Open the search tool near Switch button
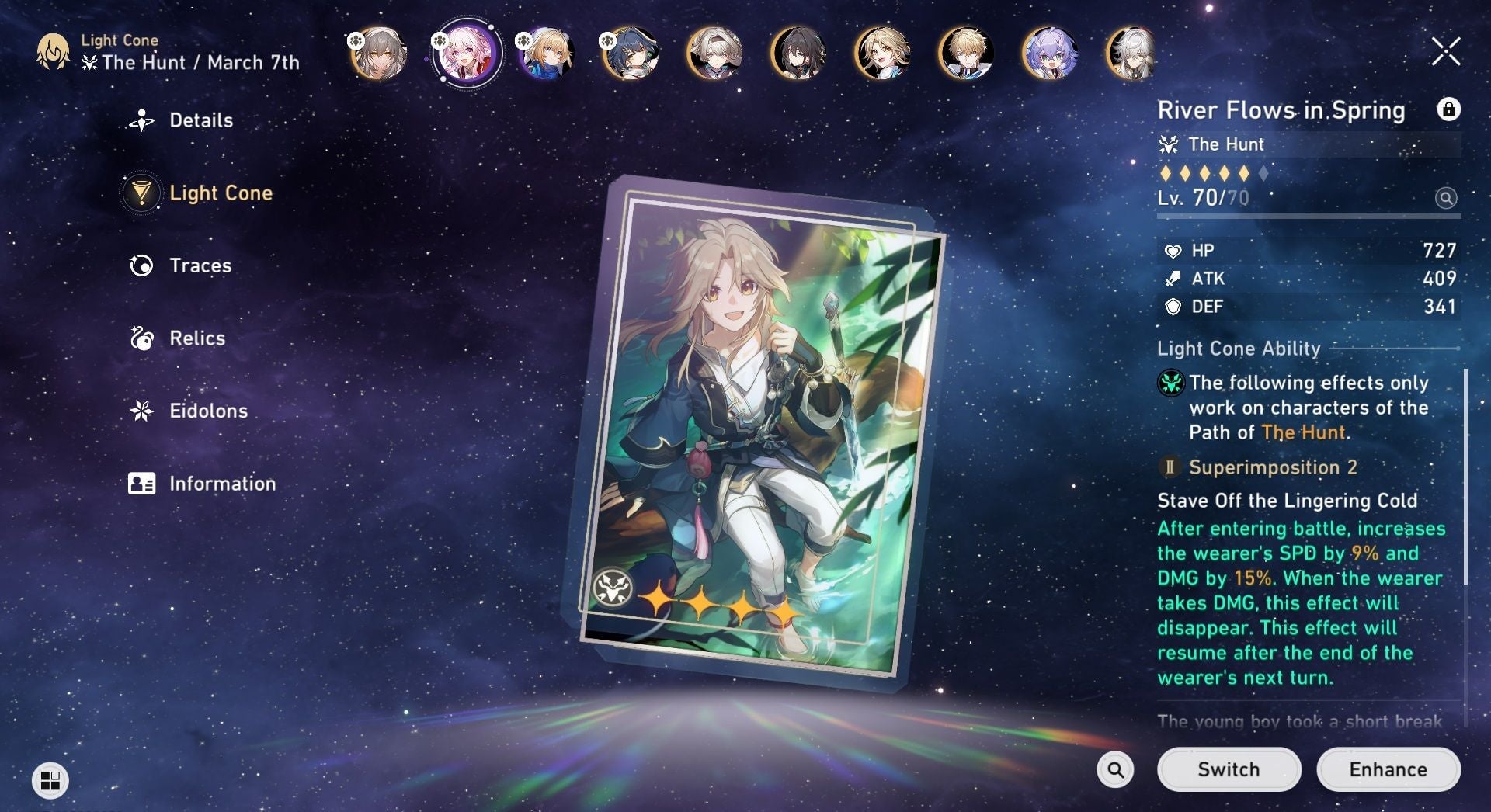 click(1116, 769)
